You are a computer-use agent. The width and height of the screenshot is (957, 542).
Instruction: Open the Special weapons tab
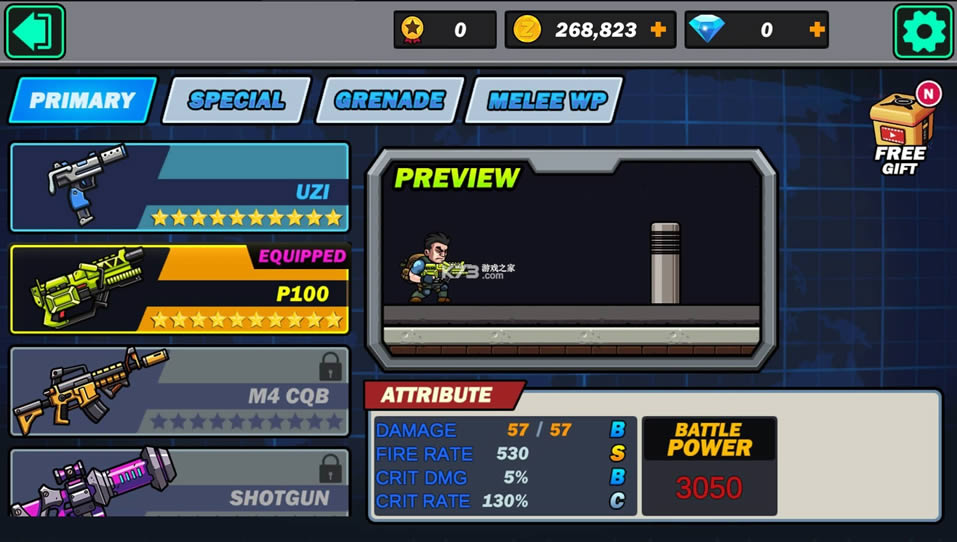click(236, 100)
